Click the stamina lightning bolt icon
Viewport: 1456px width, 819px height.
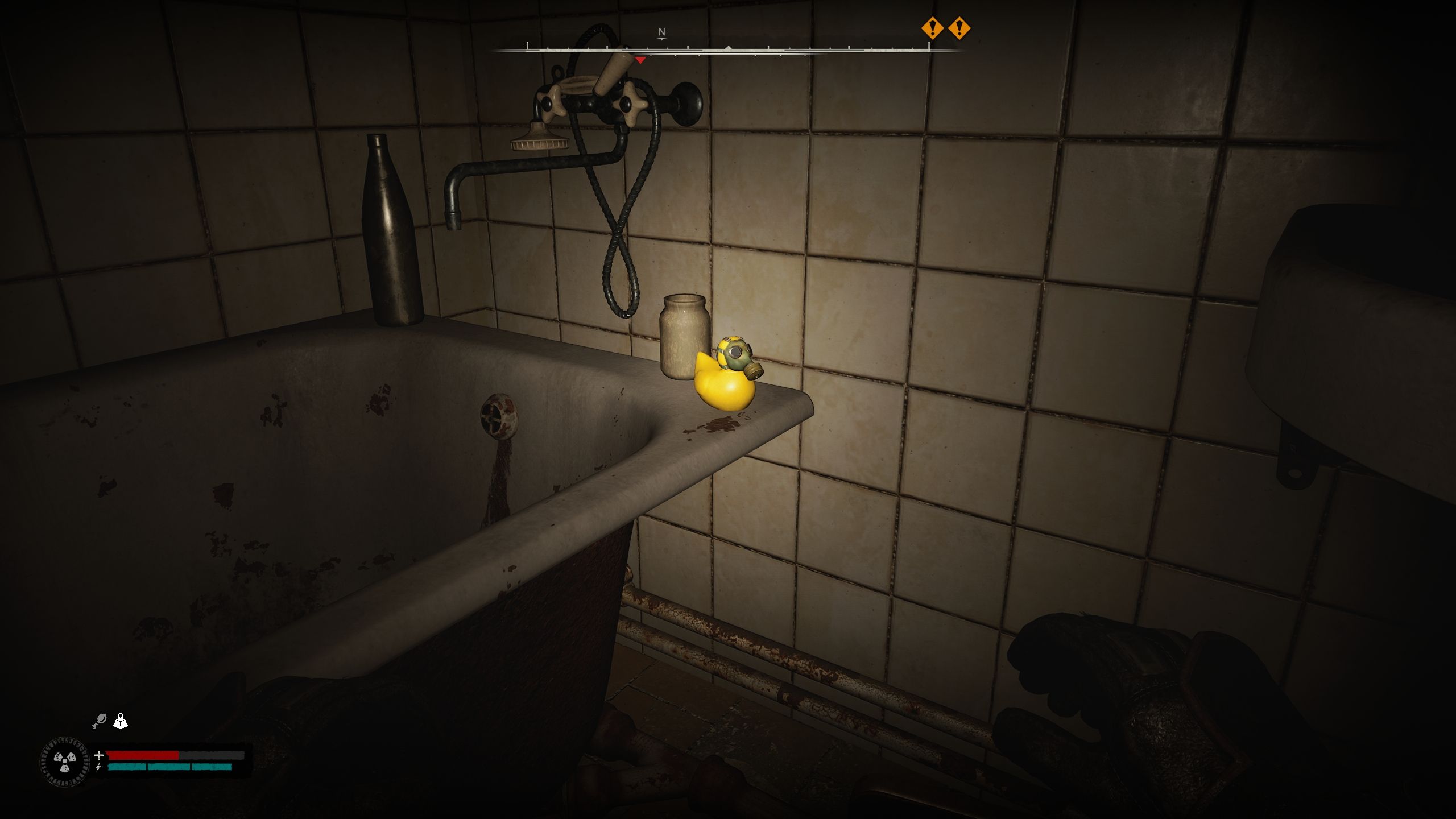point(98,767)
